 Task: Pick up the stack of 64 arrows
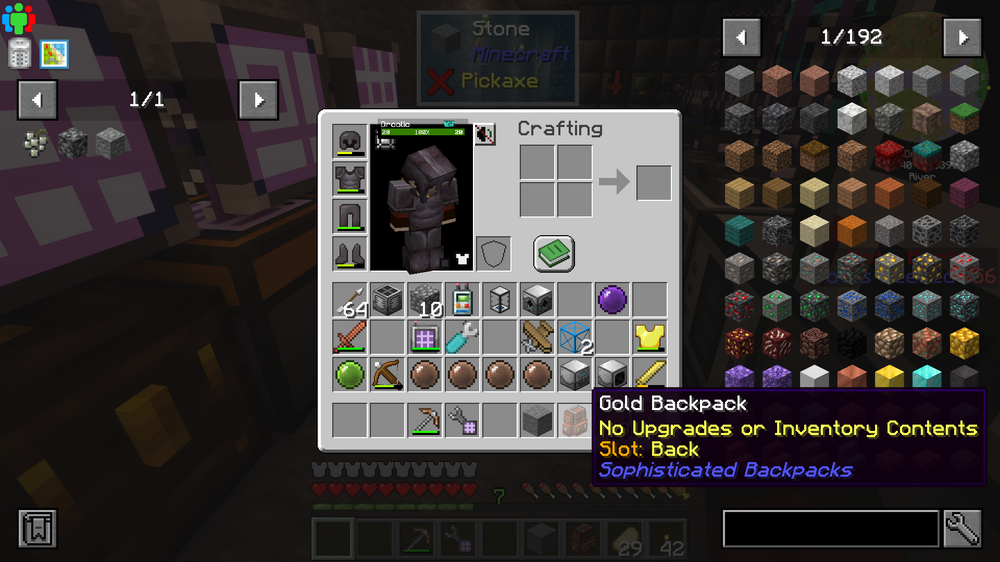(350, 299)
